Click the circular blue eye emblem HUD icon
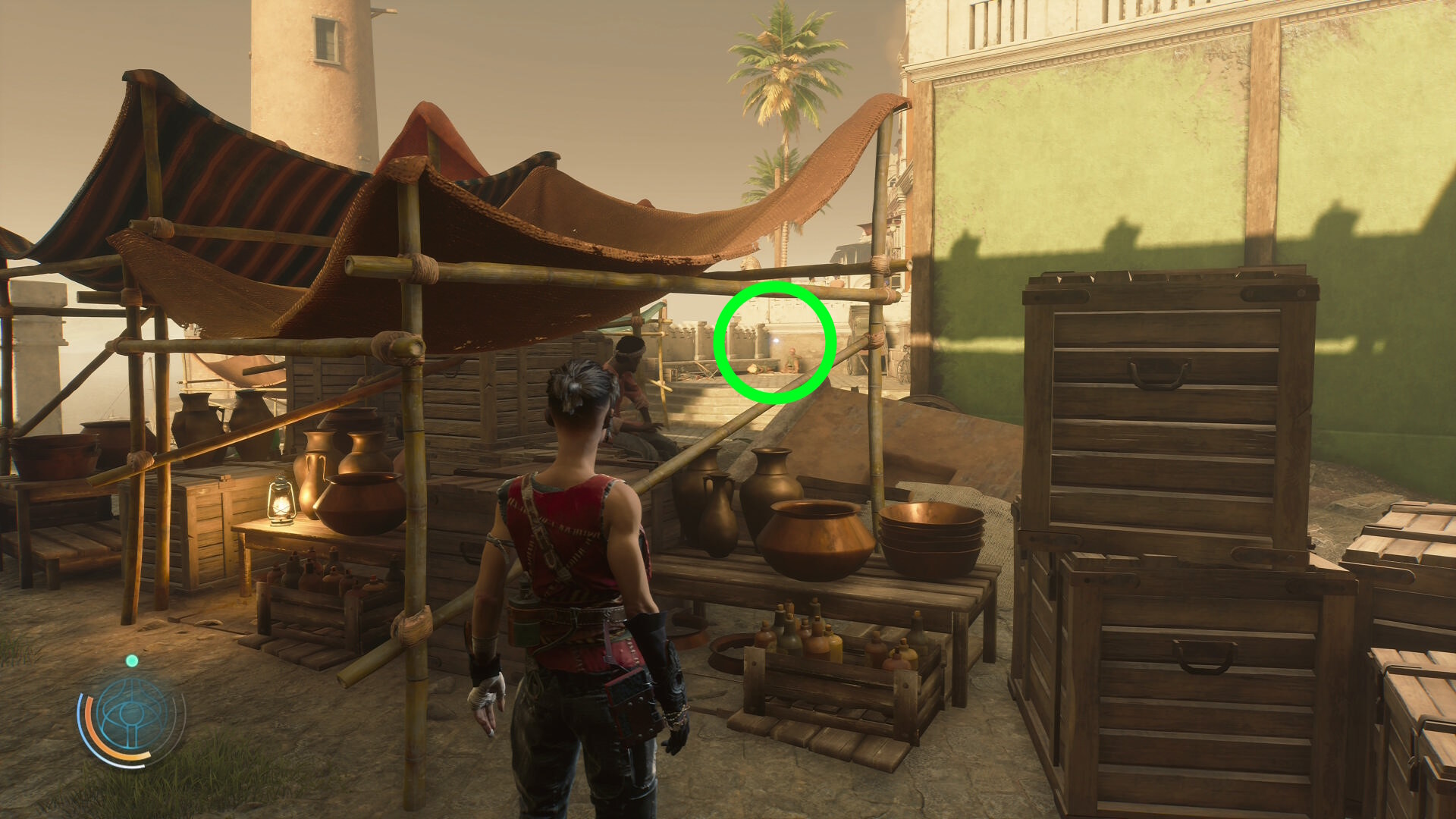Image resolution: width=1456 pixels, height=819 pixels. coord(132,717)
